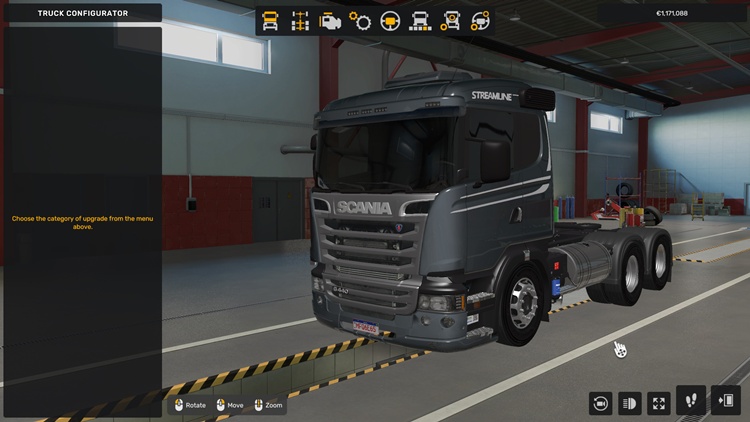Reset the camera view

(601, 403)
